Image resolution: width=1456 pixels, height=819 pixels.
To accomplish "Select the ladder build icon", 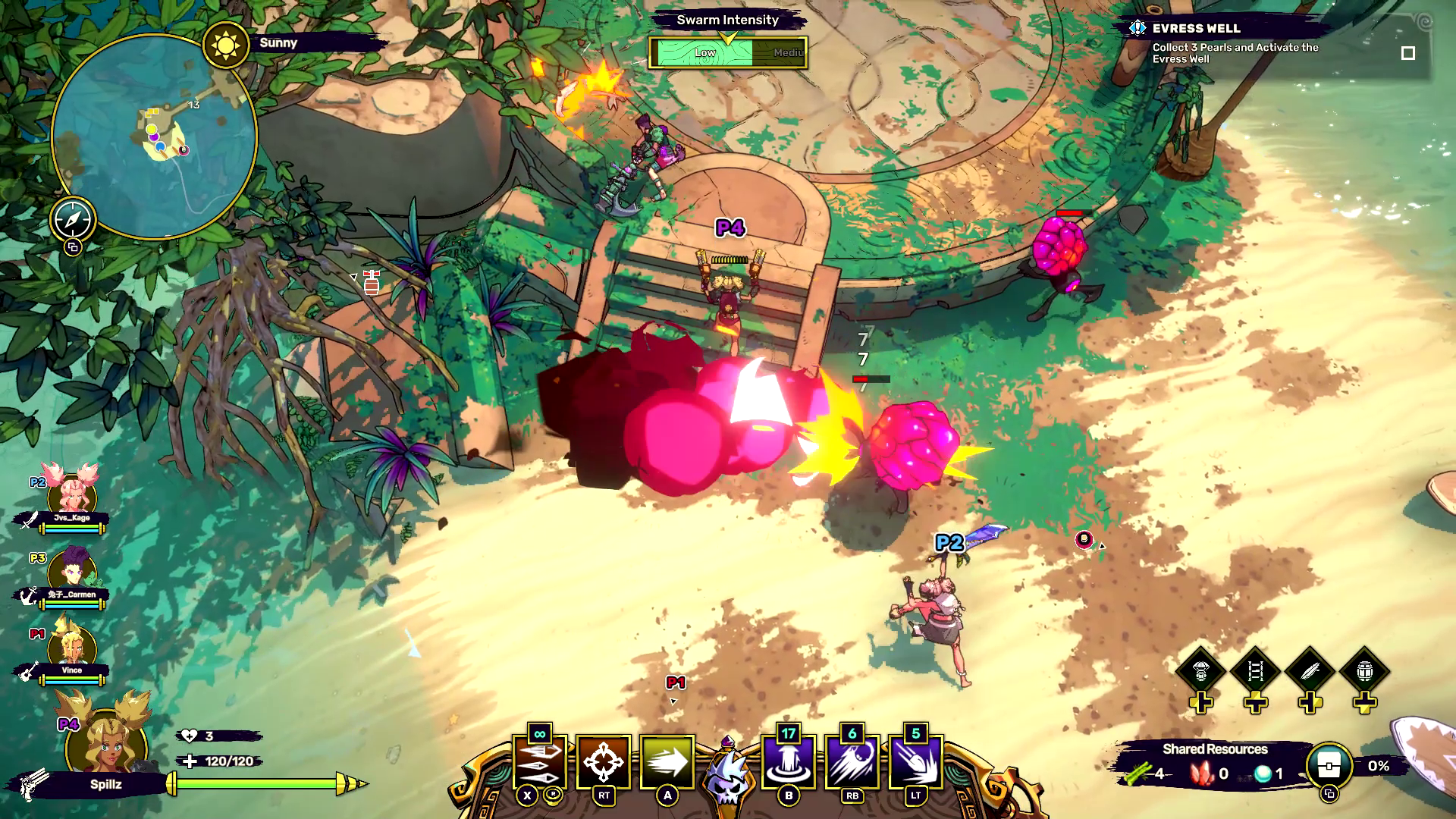I will tap(1255, 671).
